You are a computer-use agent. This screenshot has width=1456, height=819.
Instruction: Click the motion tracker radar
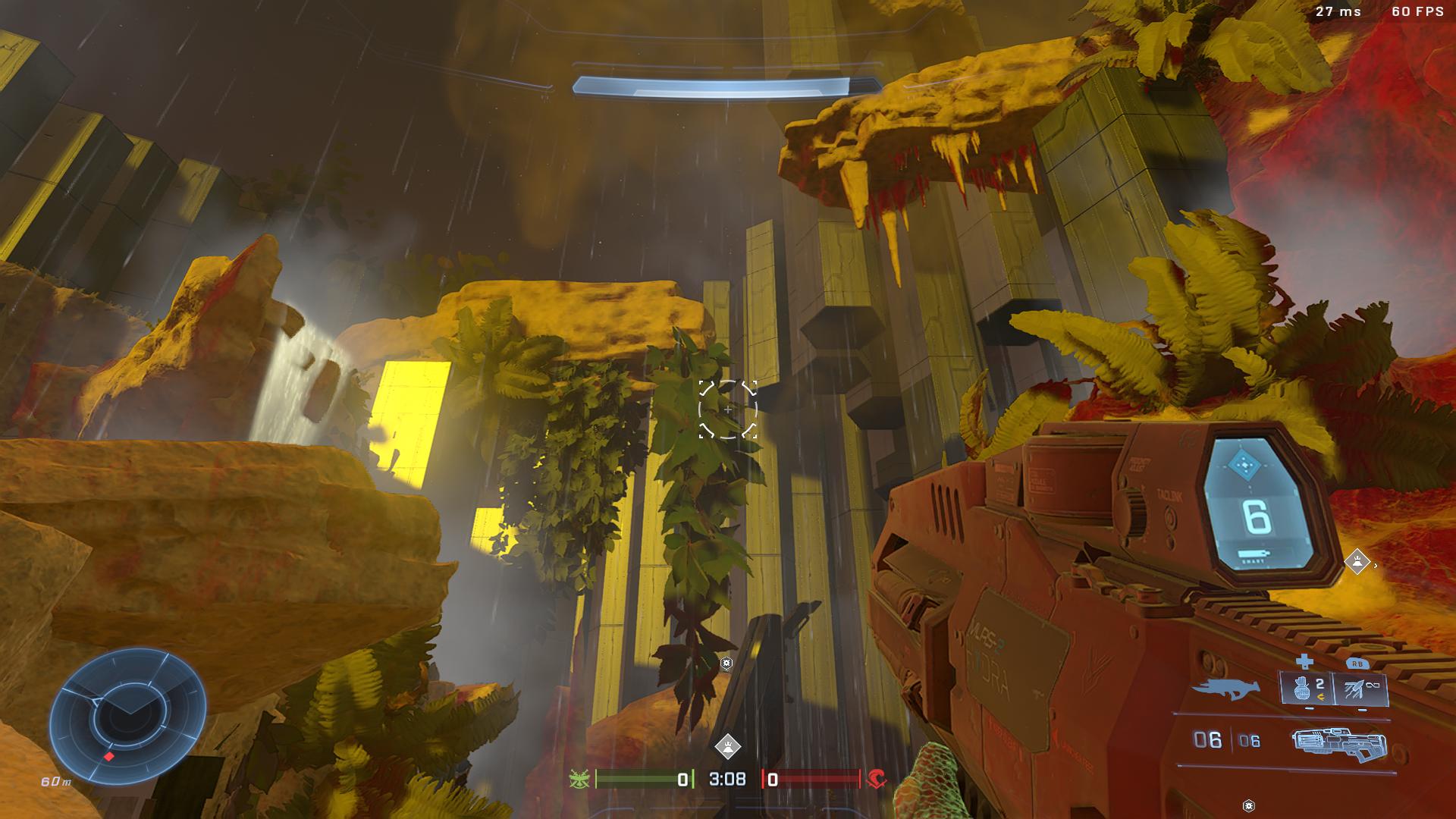click(127, 716)
